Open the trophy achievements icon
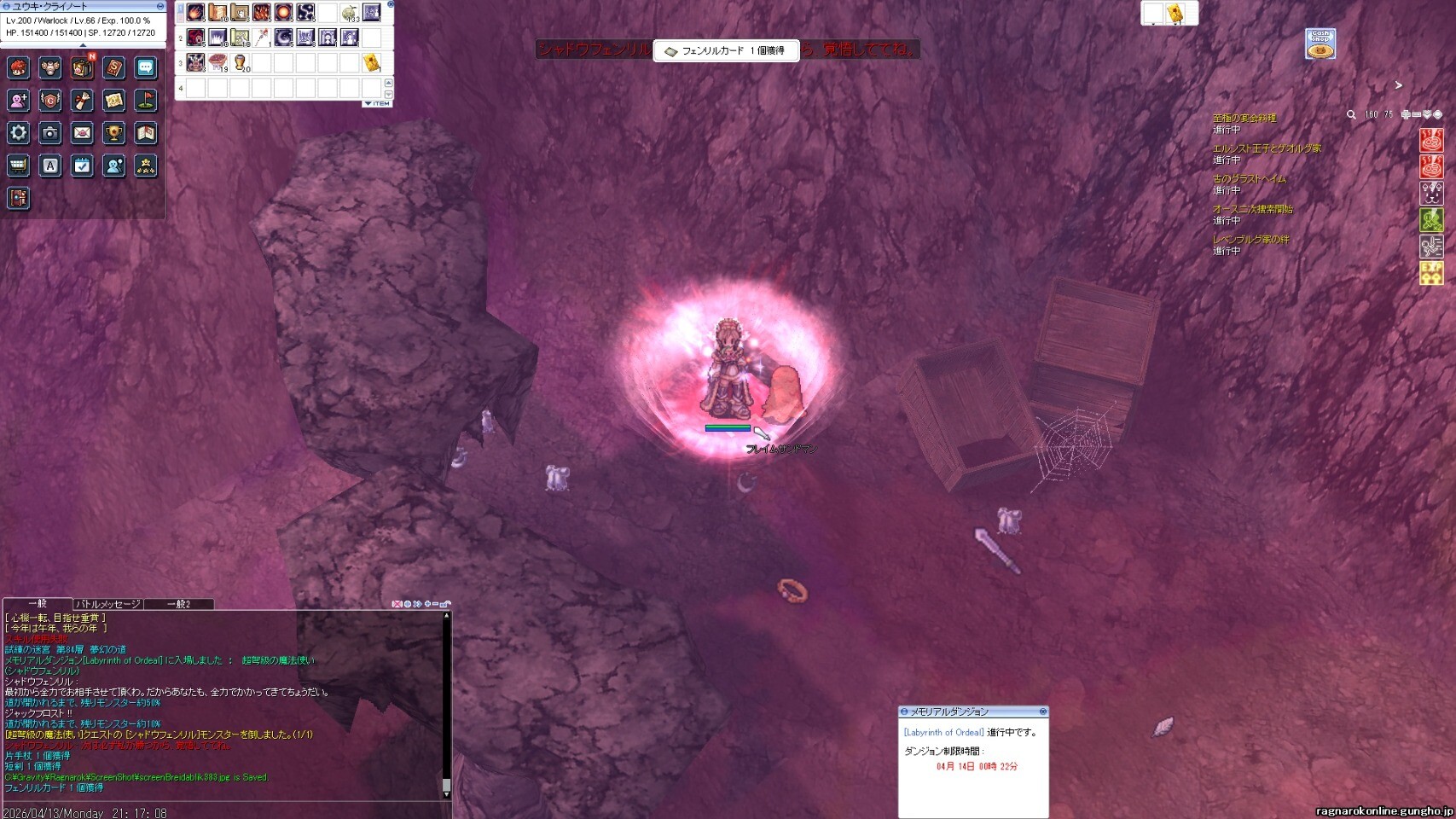 (x=113, y=133)
